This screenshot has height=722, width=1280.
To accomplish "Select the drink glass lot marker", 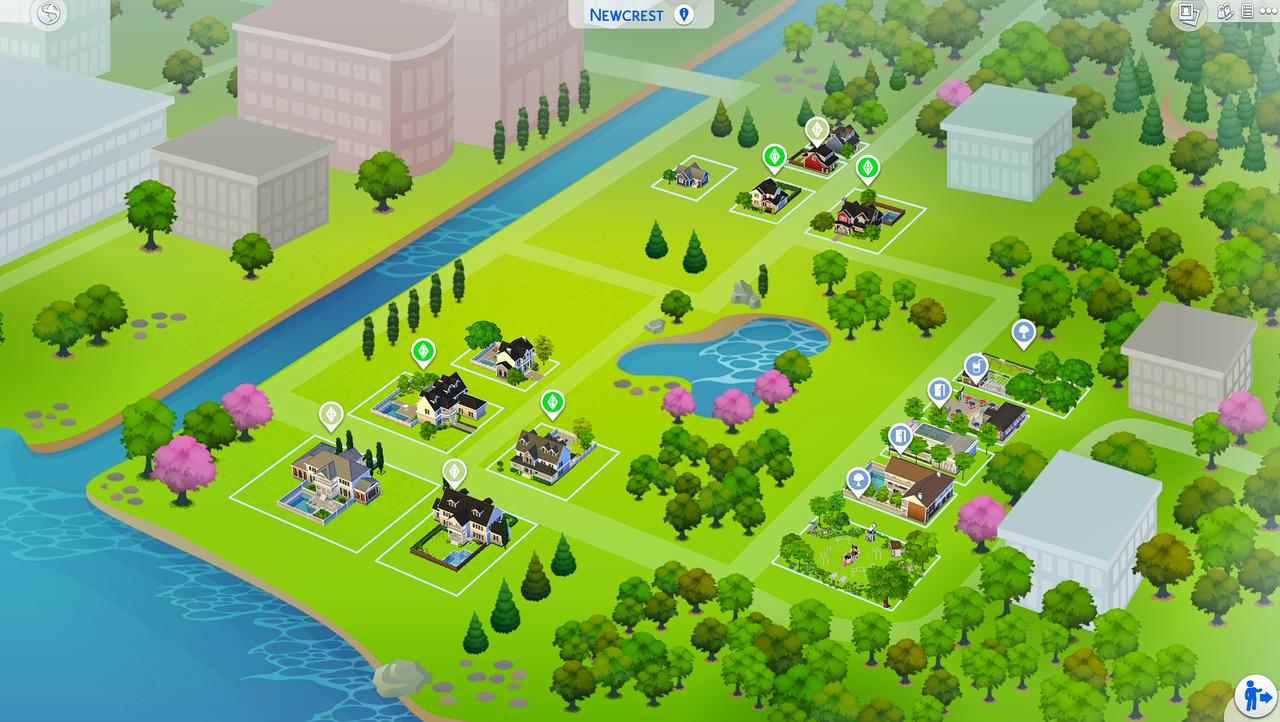I will (x=975, y=366).
